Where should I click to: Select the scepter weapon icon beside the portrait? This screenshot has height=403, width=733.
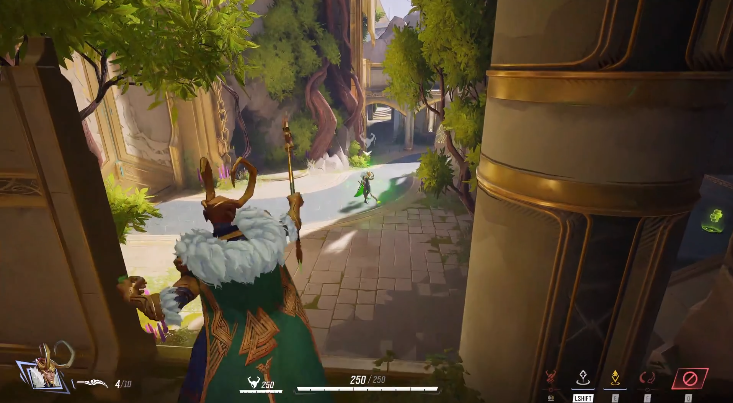pos(93,382)
